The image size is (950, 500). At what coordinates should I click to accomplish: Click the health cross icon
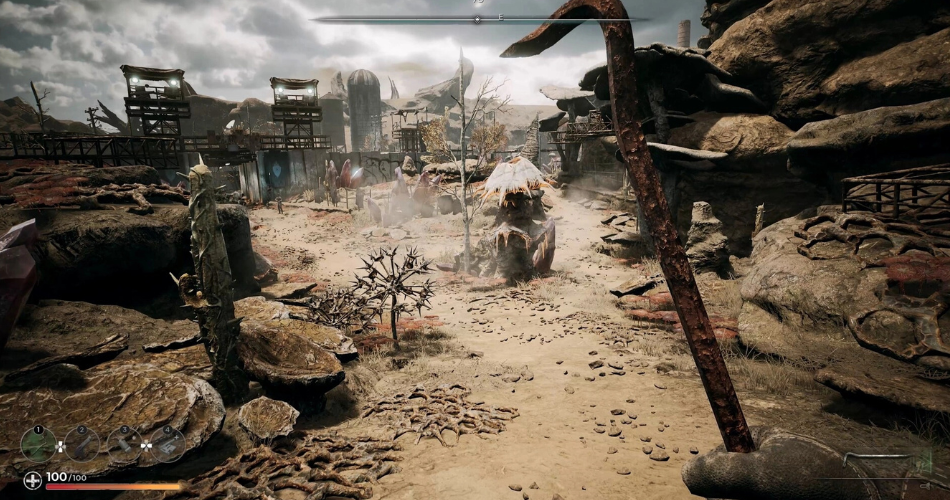point(33,480)
